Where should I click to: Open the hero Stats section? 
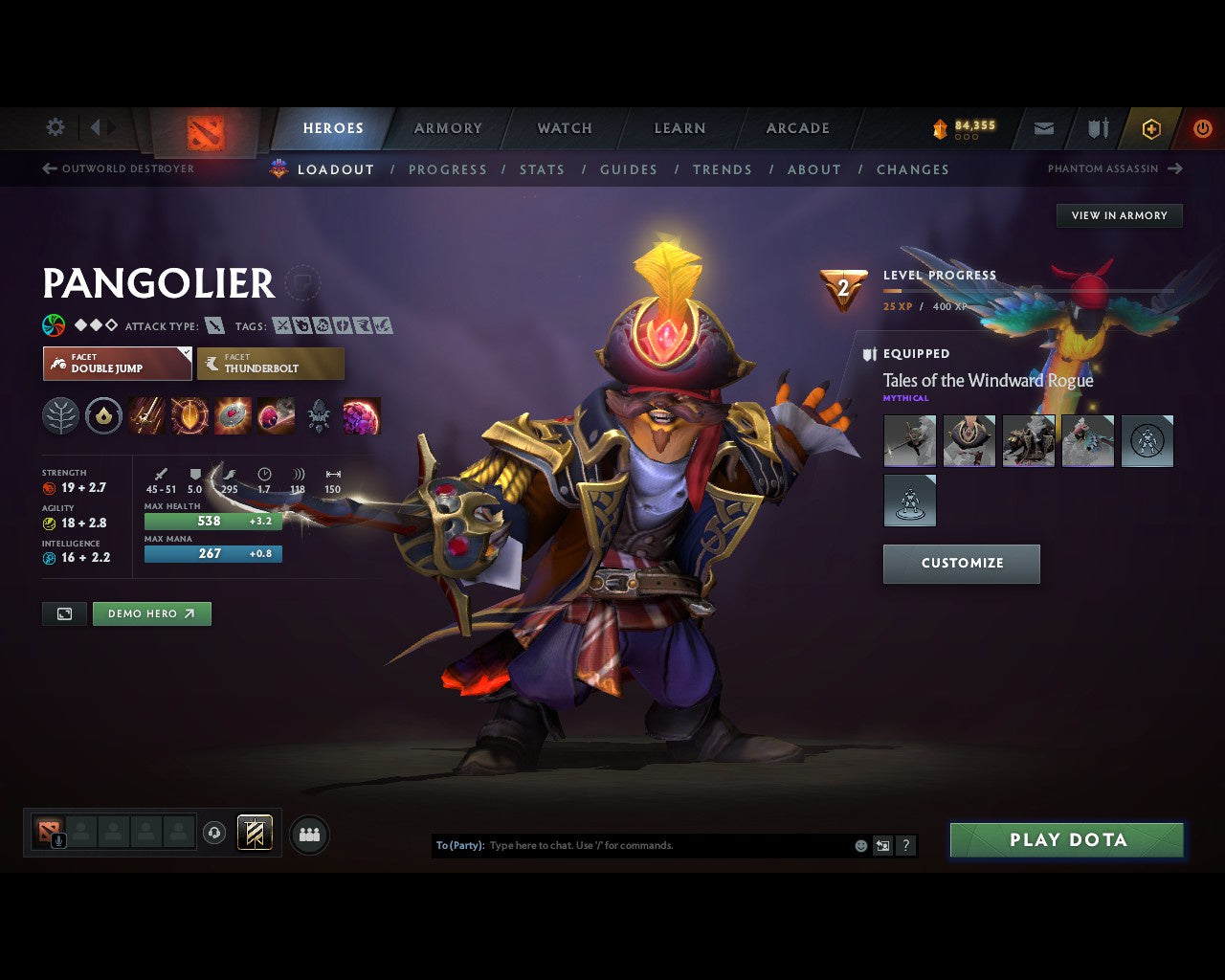542,169
